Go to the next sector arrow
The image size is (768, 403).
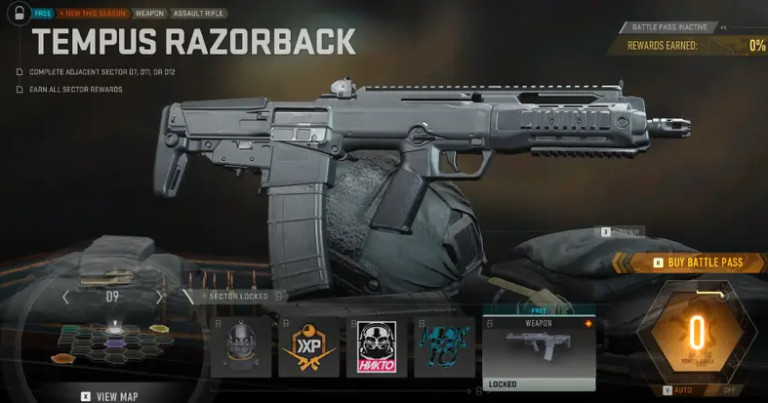[158, 297]
